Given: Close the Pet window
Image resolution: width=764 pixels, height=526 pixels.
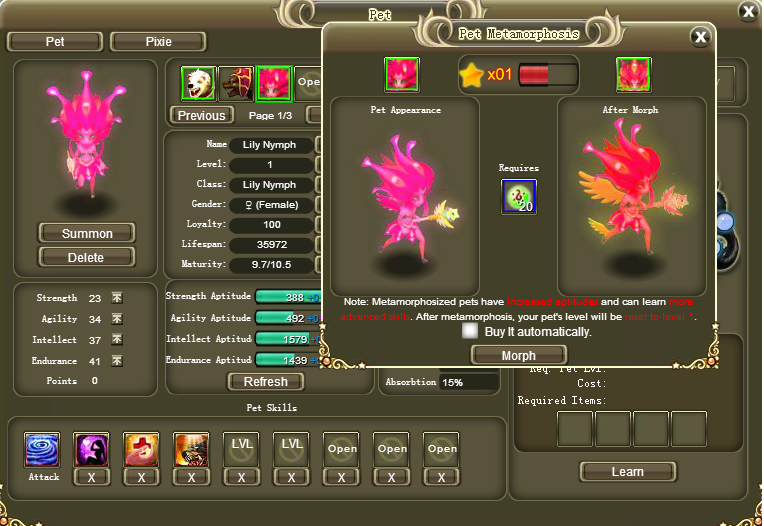Looking at the screenshot, I should [x=747, y=11].
